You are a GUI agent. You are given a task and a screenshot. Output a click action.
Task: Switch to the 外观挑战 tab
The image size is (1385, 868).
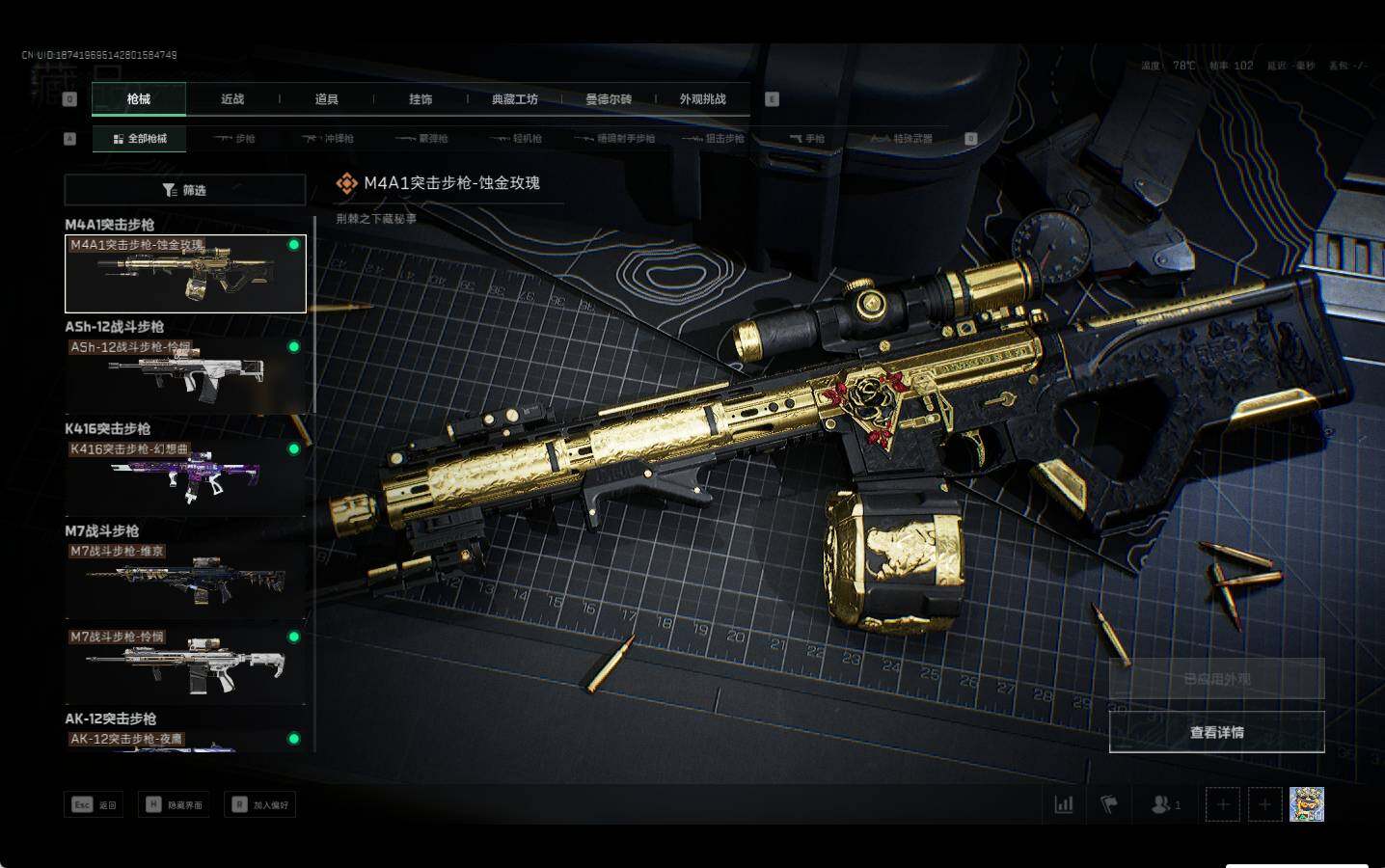pos(702,99)
